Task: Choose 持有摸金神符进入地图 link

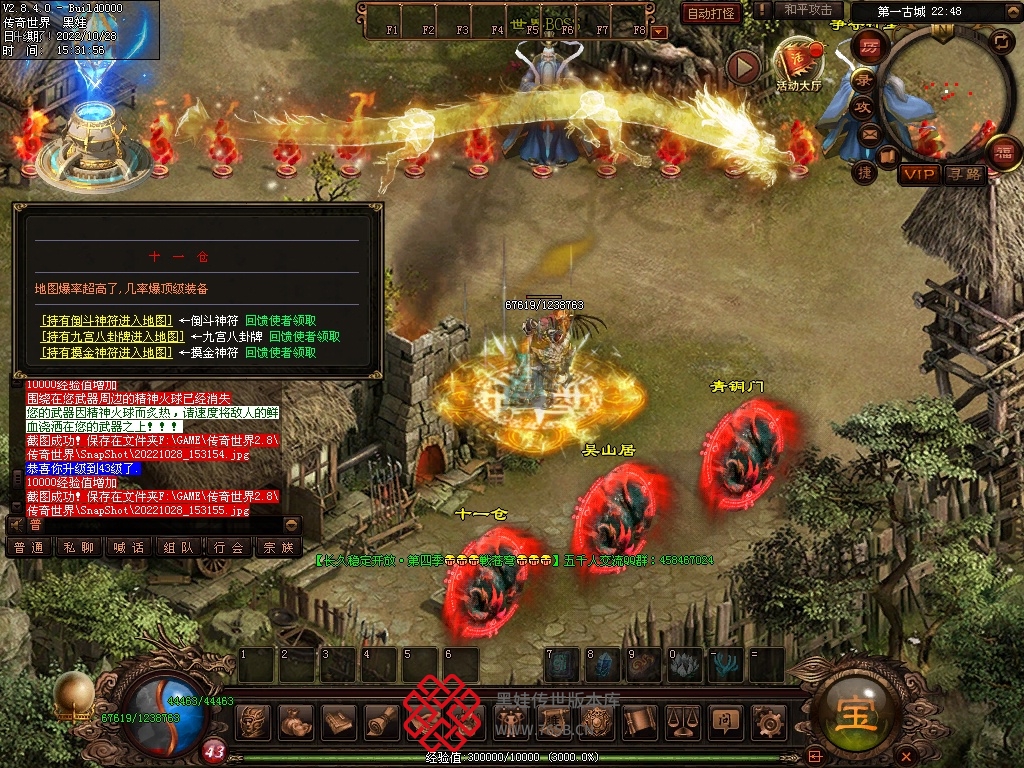Action: (107, 353)
